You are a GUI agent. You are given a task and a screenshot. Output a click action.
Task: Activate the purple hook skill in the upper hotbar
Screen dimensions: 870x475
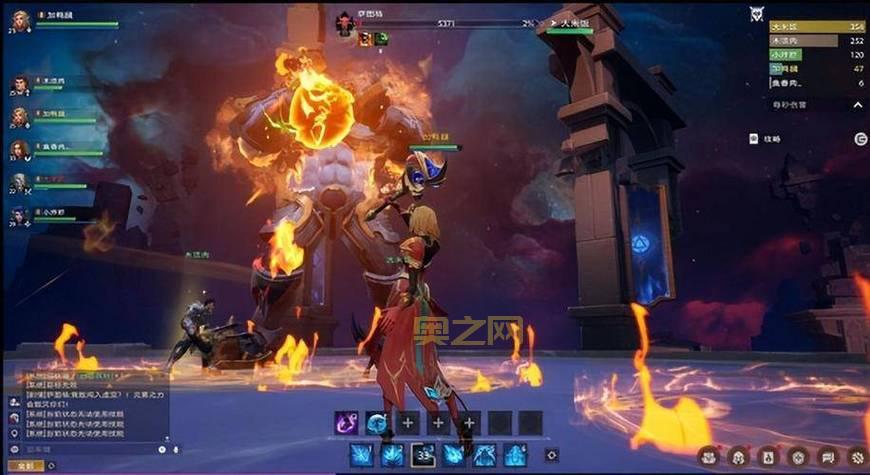[x=346, y=422]
